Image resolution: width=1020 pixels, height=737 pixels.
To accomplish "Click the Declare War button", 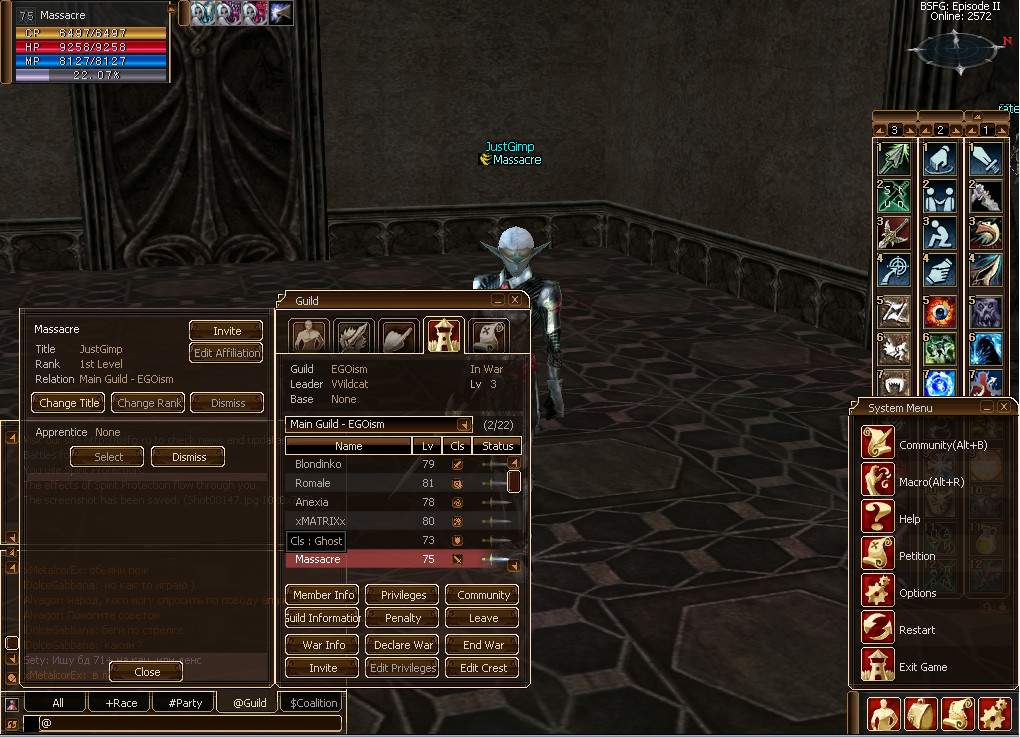I will pyautogui.click(x=403, y=645).
